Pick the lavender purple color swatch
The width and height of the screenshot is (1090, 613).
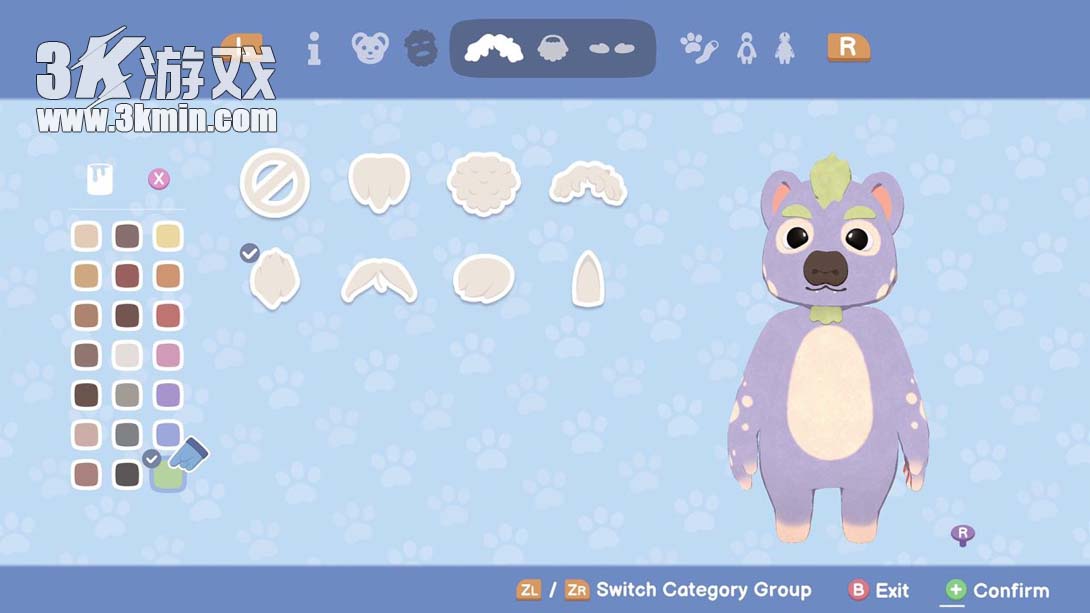point(168,395)
